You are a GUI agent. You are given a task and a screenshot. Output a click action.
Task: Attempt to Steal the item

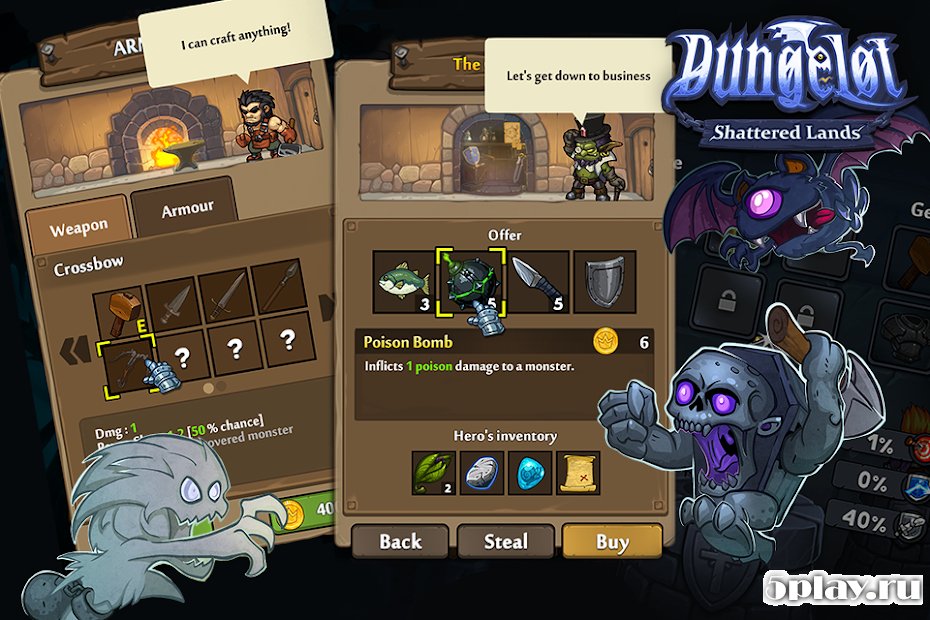[x=506, y=542]
